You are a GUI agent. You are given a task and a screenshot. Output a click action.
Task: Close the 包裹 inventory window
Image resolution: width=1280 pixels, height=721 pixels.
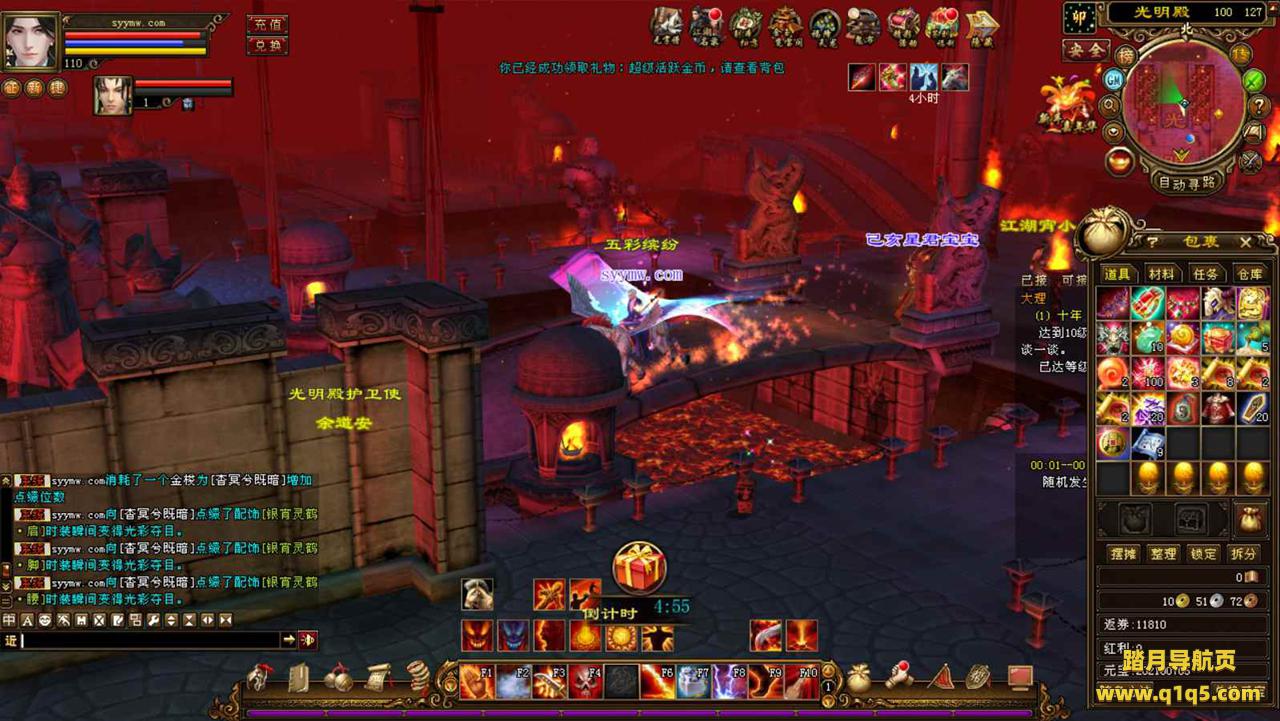(1245, 242)
